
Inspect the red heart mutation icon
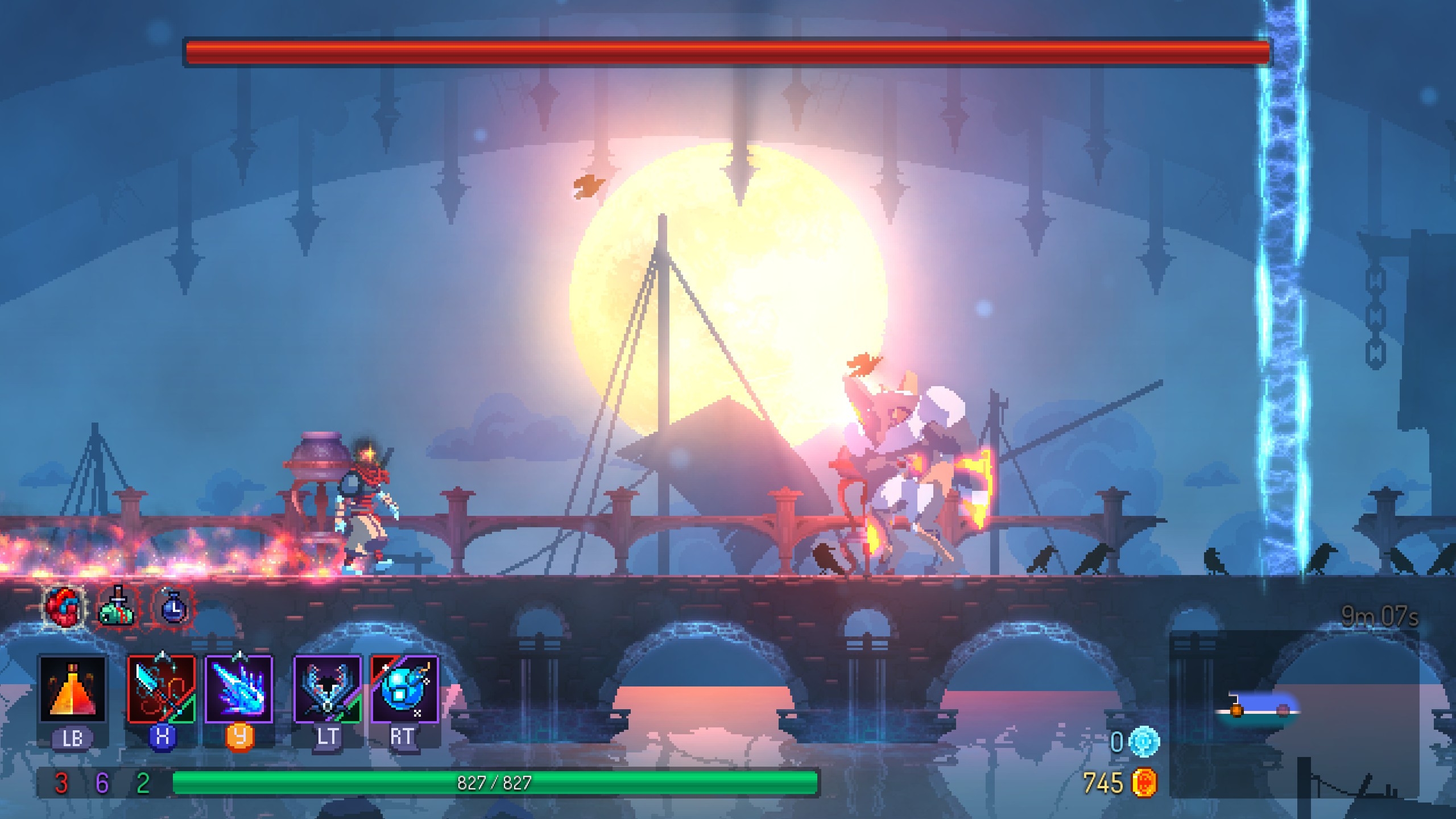[63, 606]
